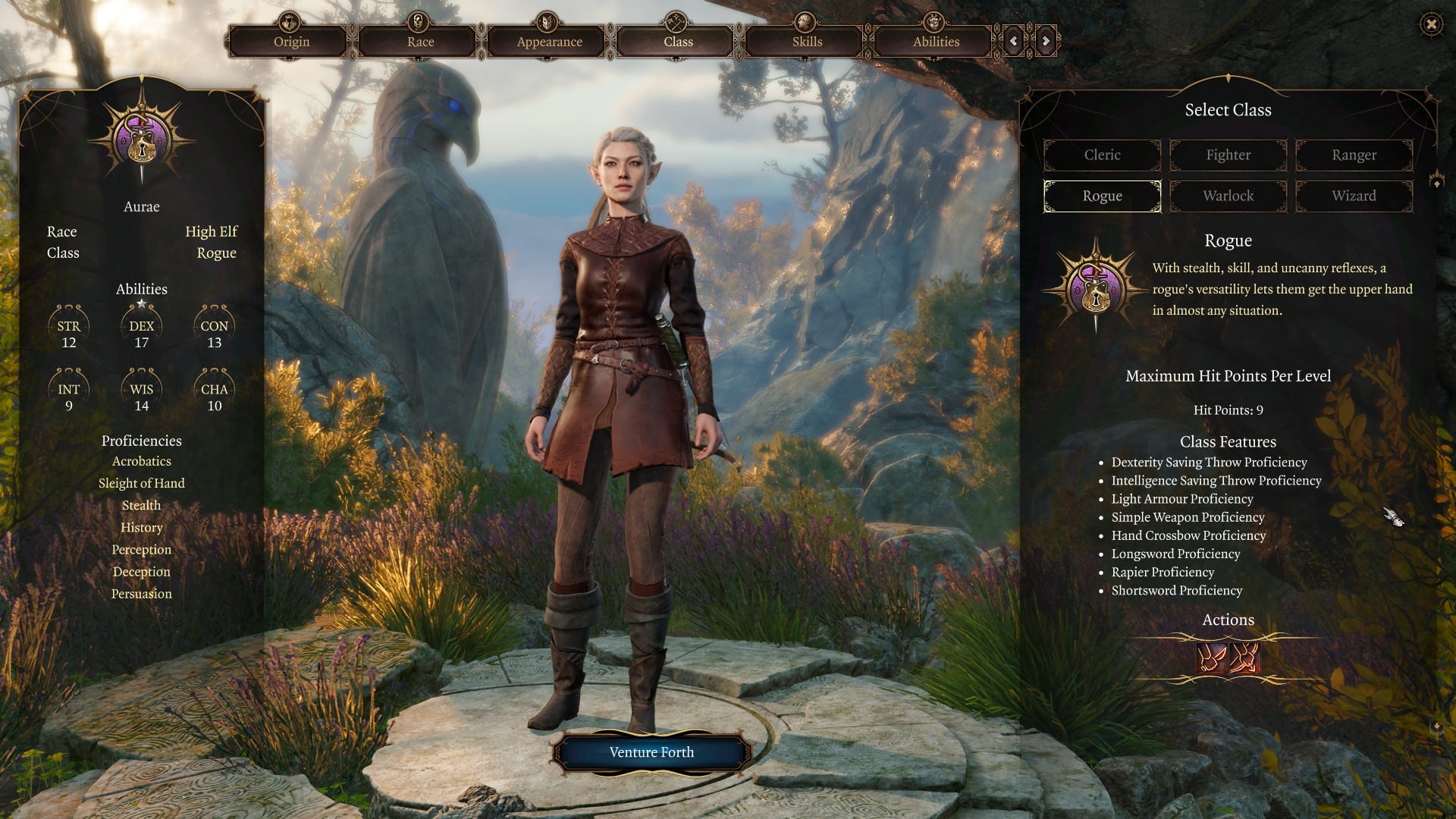Switch to the Class tab
The image size is (1456, 819).
676,42
